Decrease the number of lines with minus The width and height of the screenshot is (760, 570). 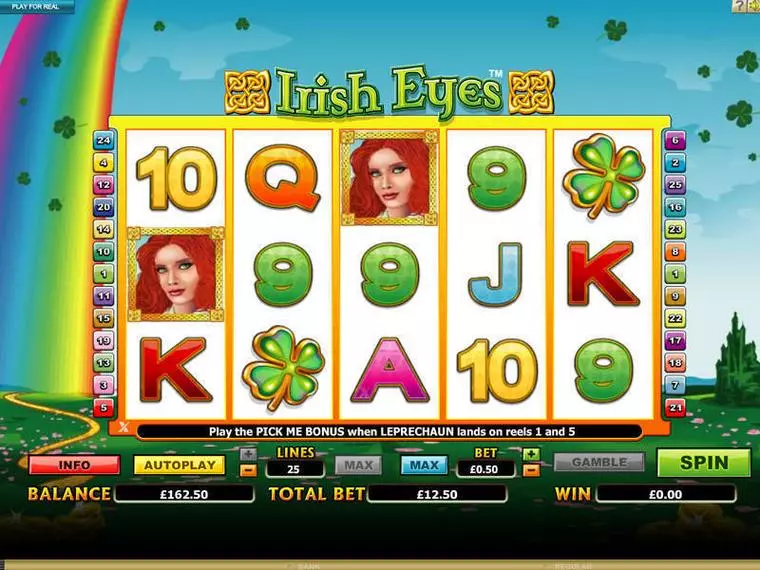tap(249, 470)
